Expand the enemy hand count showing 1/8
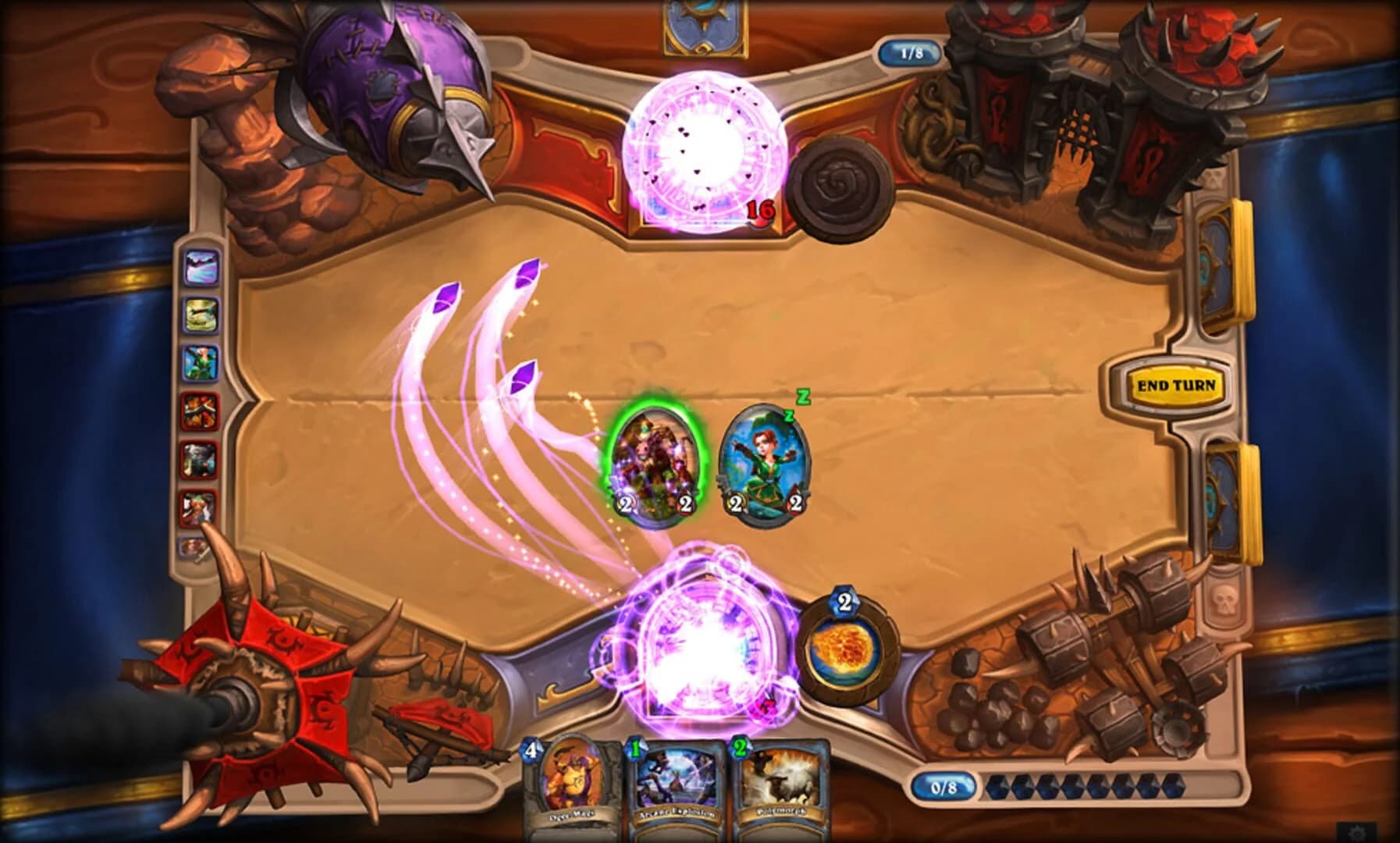 pos(913,51)
